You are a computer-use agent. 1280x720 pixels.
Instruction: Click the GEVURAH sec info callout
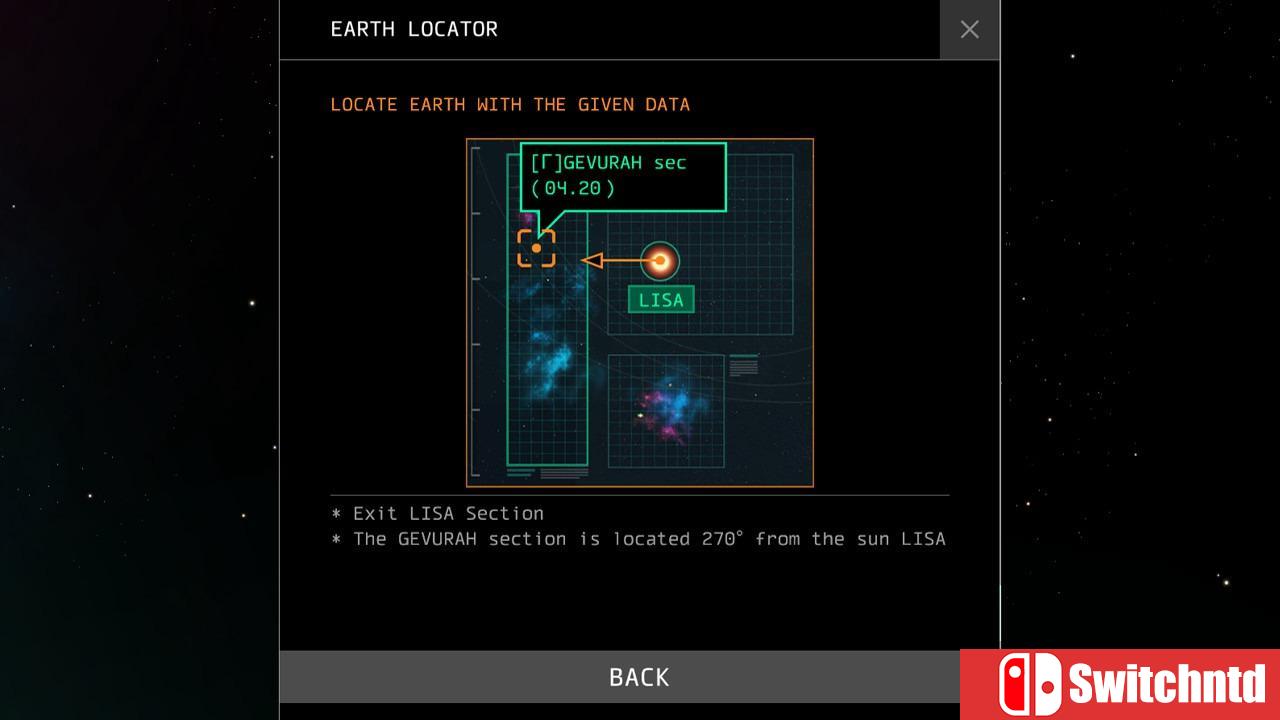pos(622,177)
